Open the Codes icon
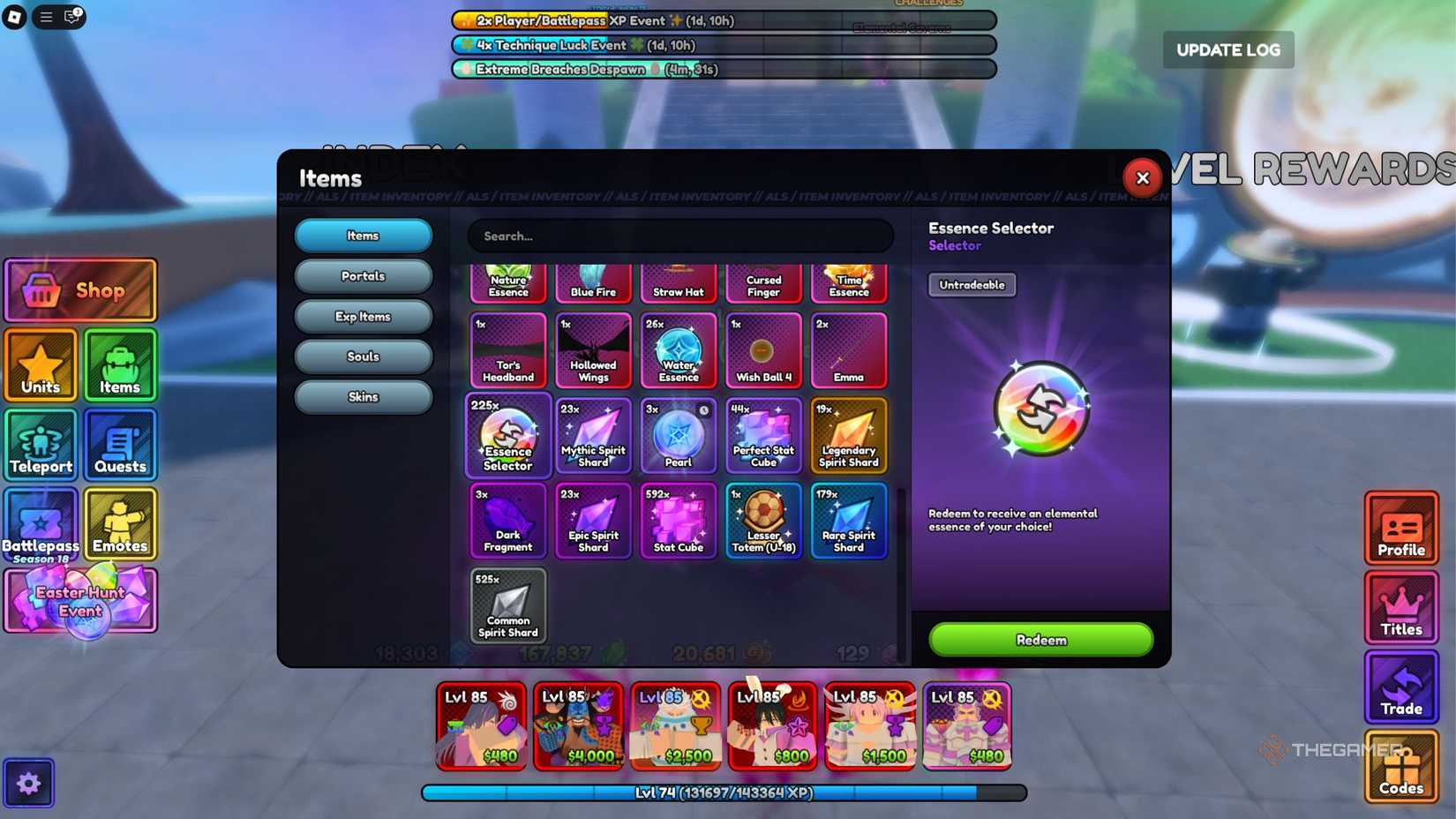Image resolution: width=1456 pixels, height=819 pixels. 1400,766
